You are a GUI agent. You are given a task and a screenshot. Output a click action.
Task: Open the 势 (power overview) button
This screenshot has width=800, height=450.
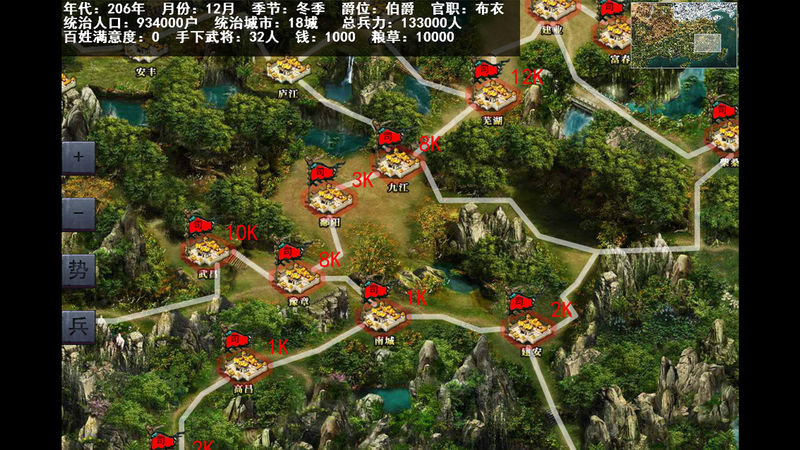79,269
